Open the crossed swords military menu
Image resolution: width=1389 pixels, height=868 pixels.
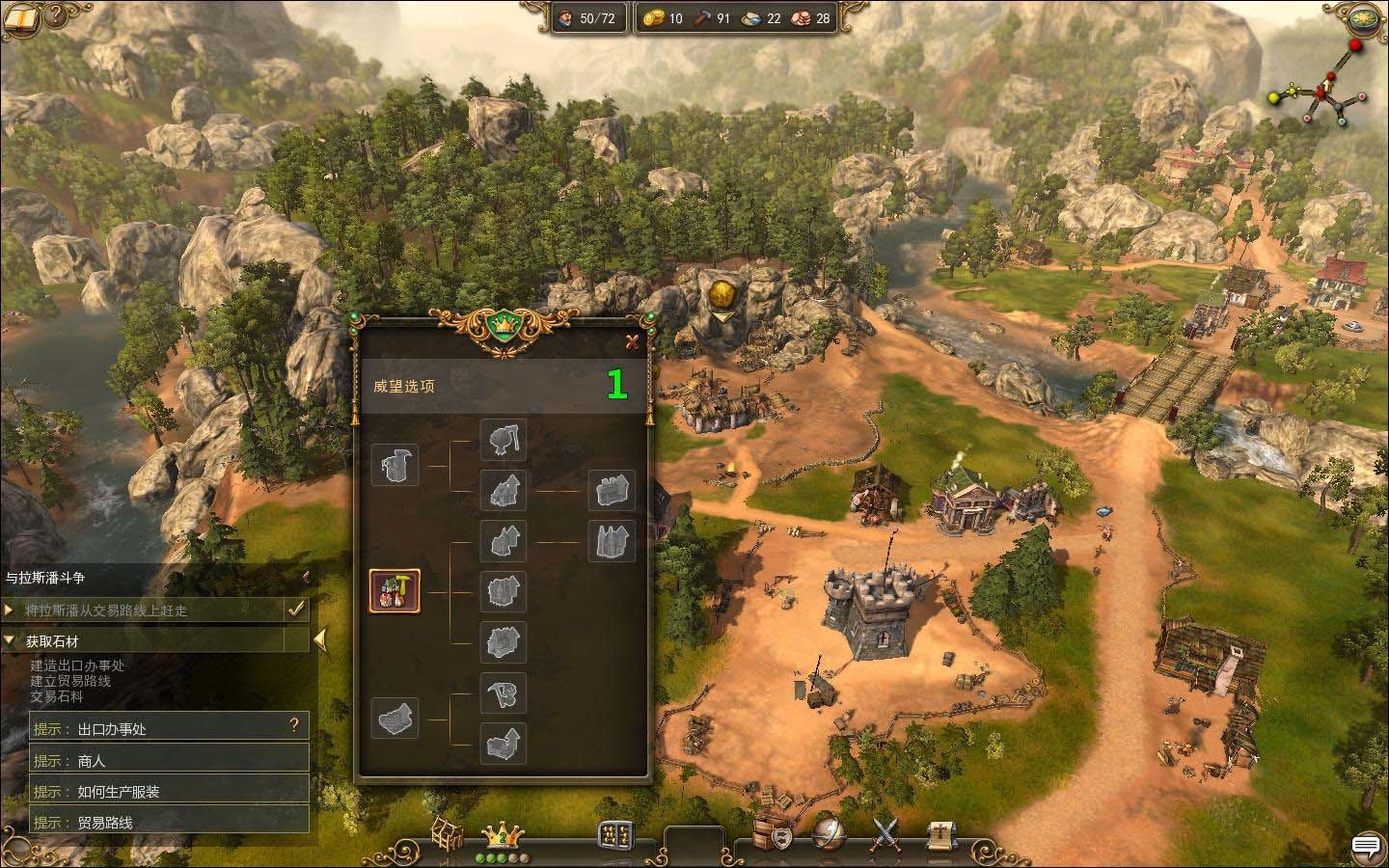click(x=885, y=835)
